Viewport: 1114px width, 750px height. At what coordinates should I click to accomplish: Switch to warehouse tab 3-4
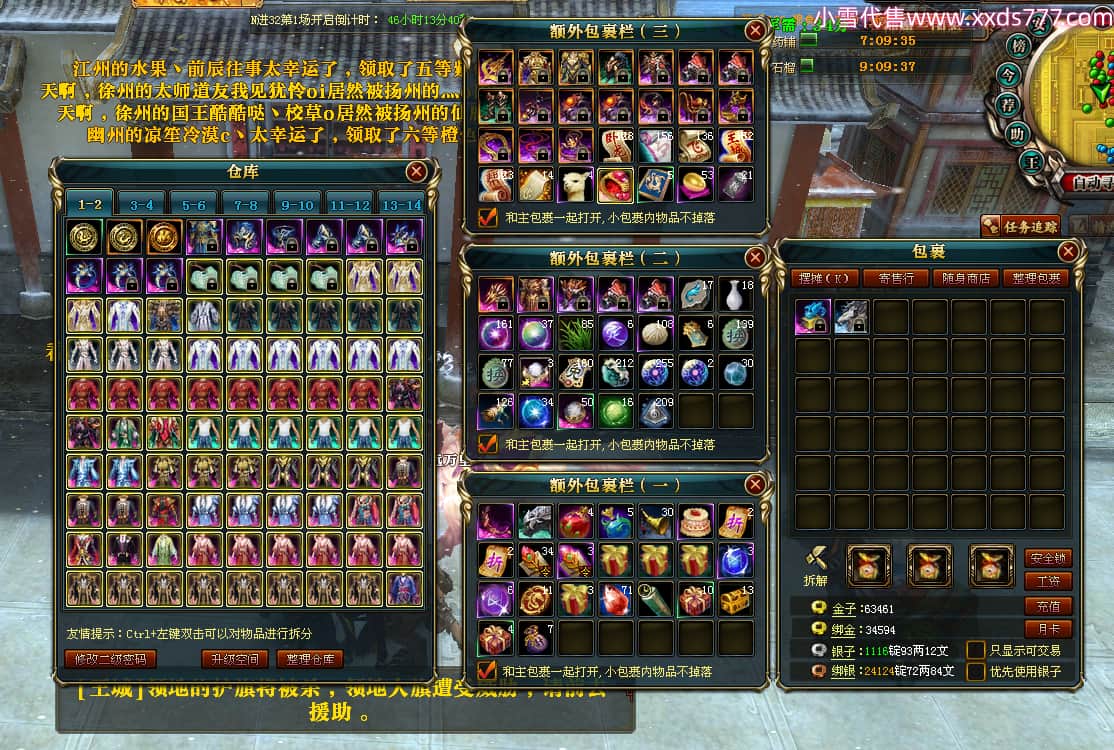click(141, 204)
